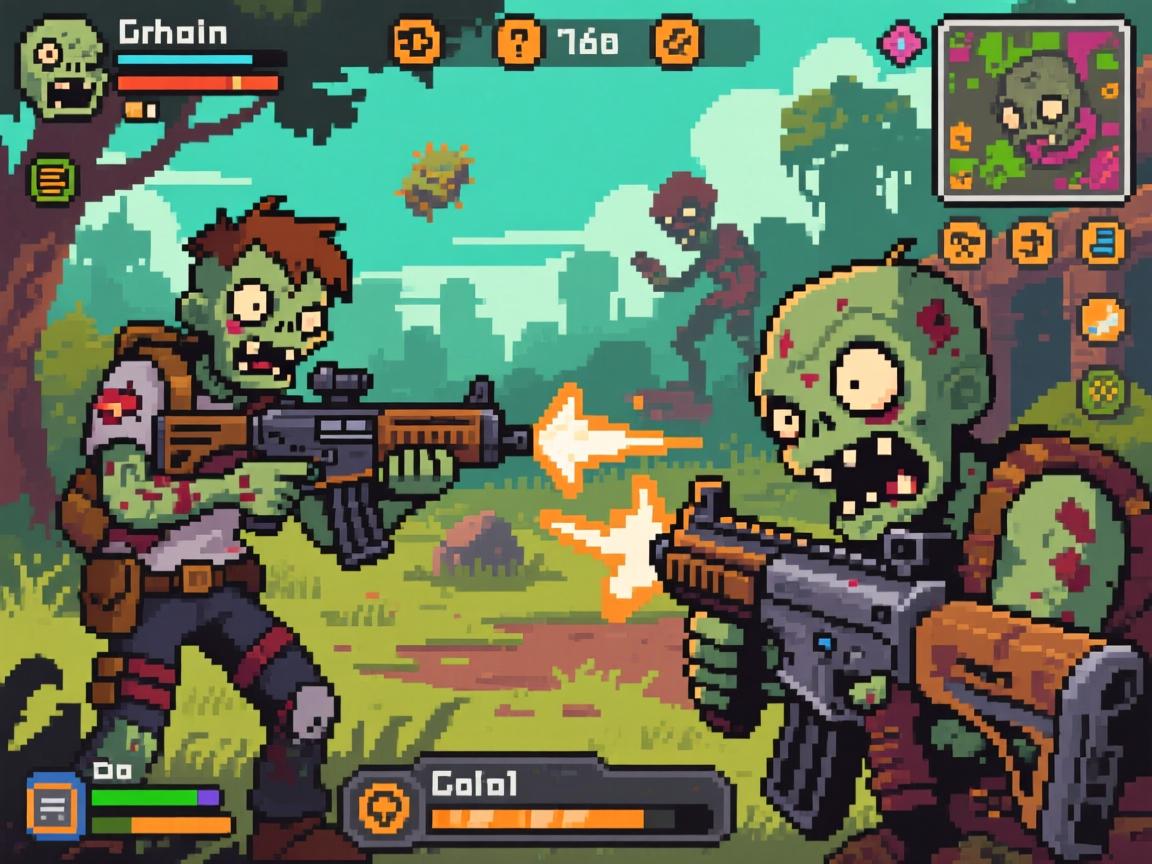Click the orange icon right of the 760 counter

click(677, 43)
